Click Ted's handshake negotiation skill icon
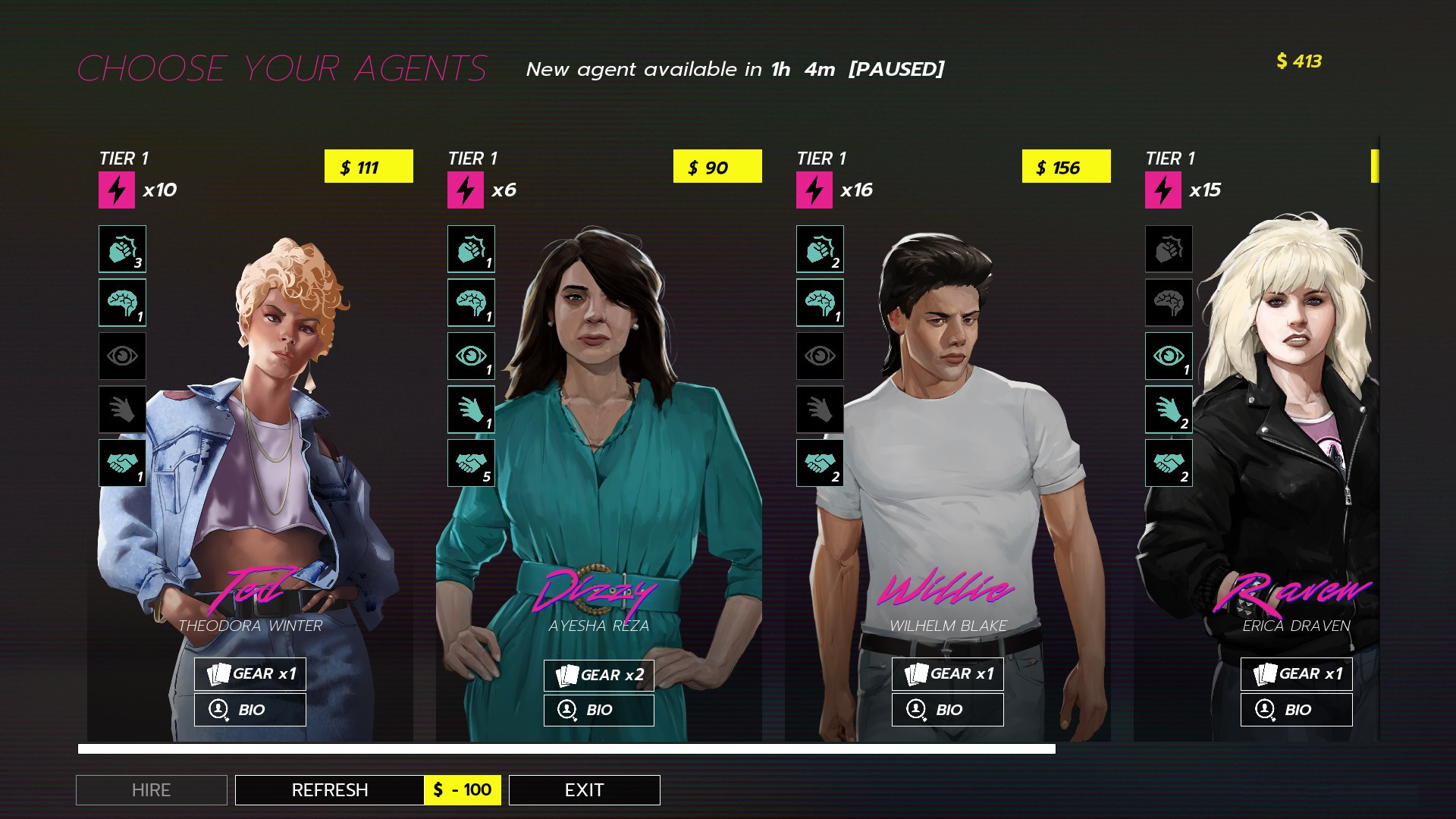1456x819 pixels. tap(122, 463)
